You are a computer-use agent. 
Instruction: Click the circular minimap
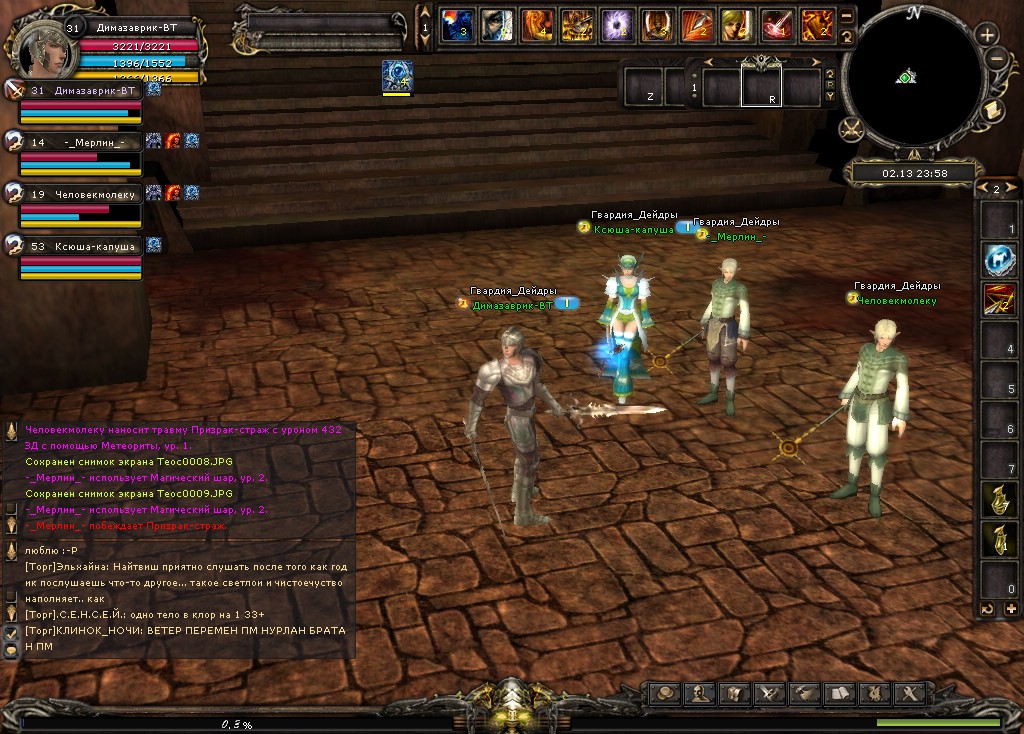click(905, 78)
